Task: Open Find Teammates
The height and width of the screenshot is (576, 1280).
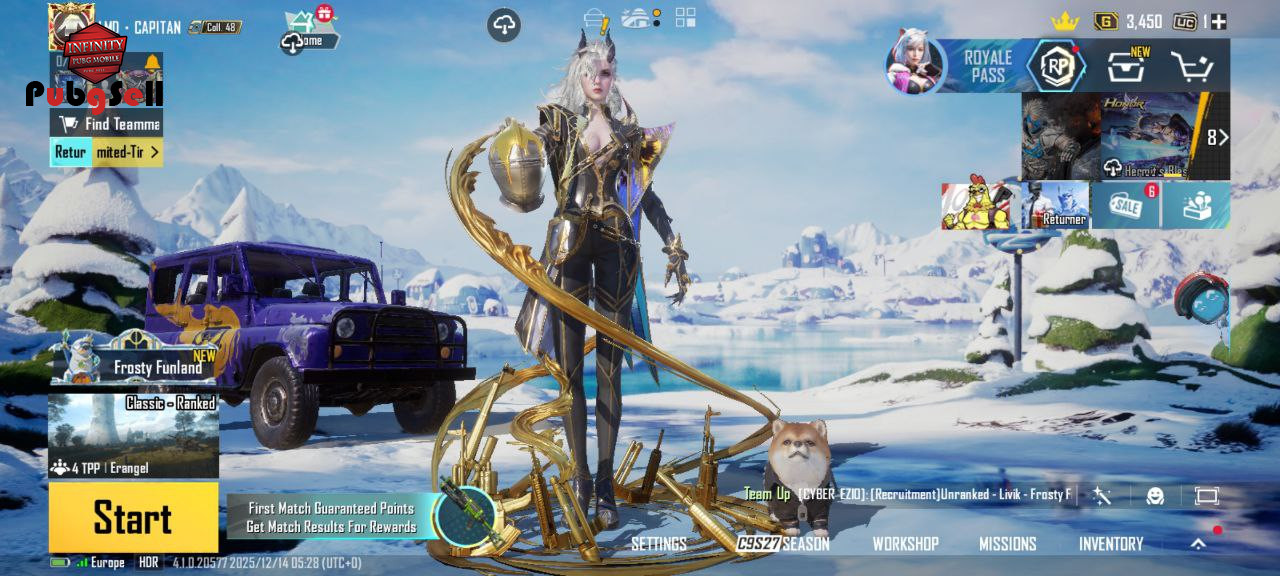Action: tap(107, 124)
